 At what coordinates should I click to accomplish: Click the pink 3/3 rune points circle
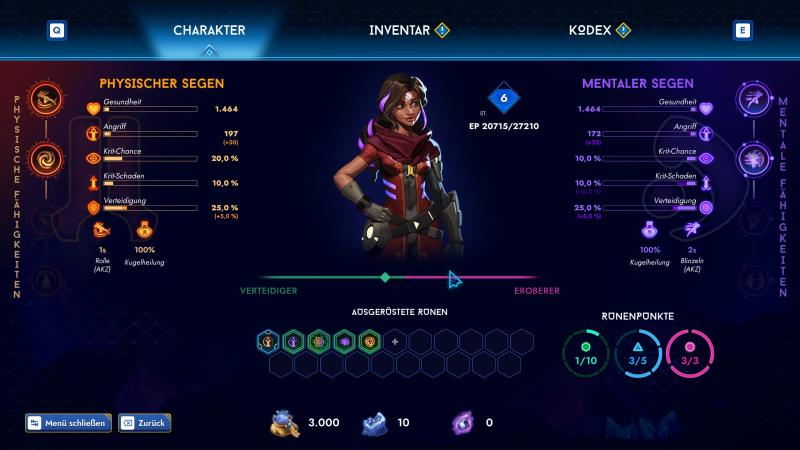(x=689, y=359)
